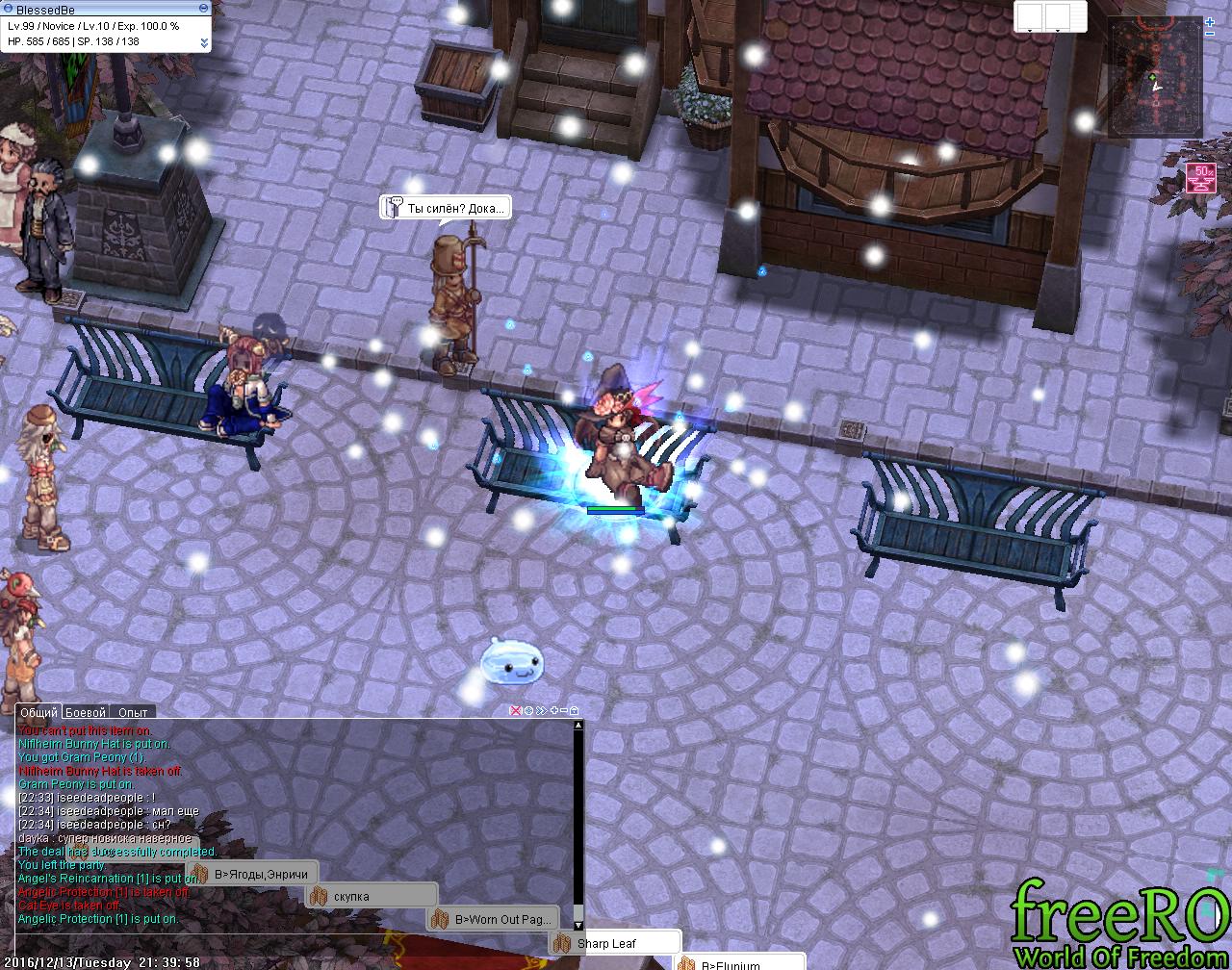Expand the BlessedBe info window arrows
This screenshot has width=1232, height=970.
click(x=204, y=42)
